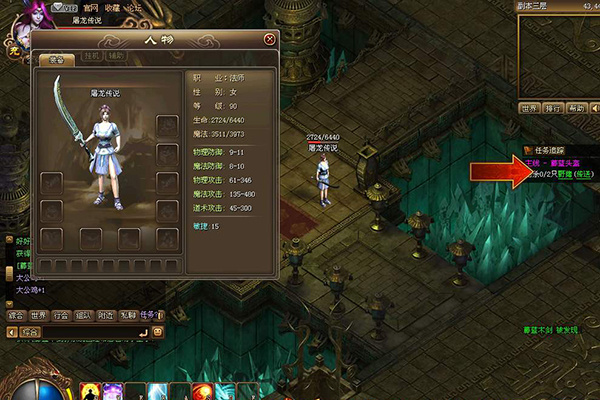Toggle the sound speaker icon
This screenshot has height=400, width=600.
[x=595, y=107]
